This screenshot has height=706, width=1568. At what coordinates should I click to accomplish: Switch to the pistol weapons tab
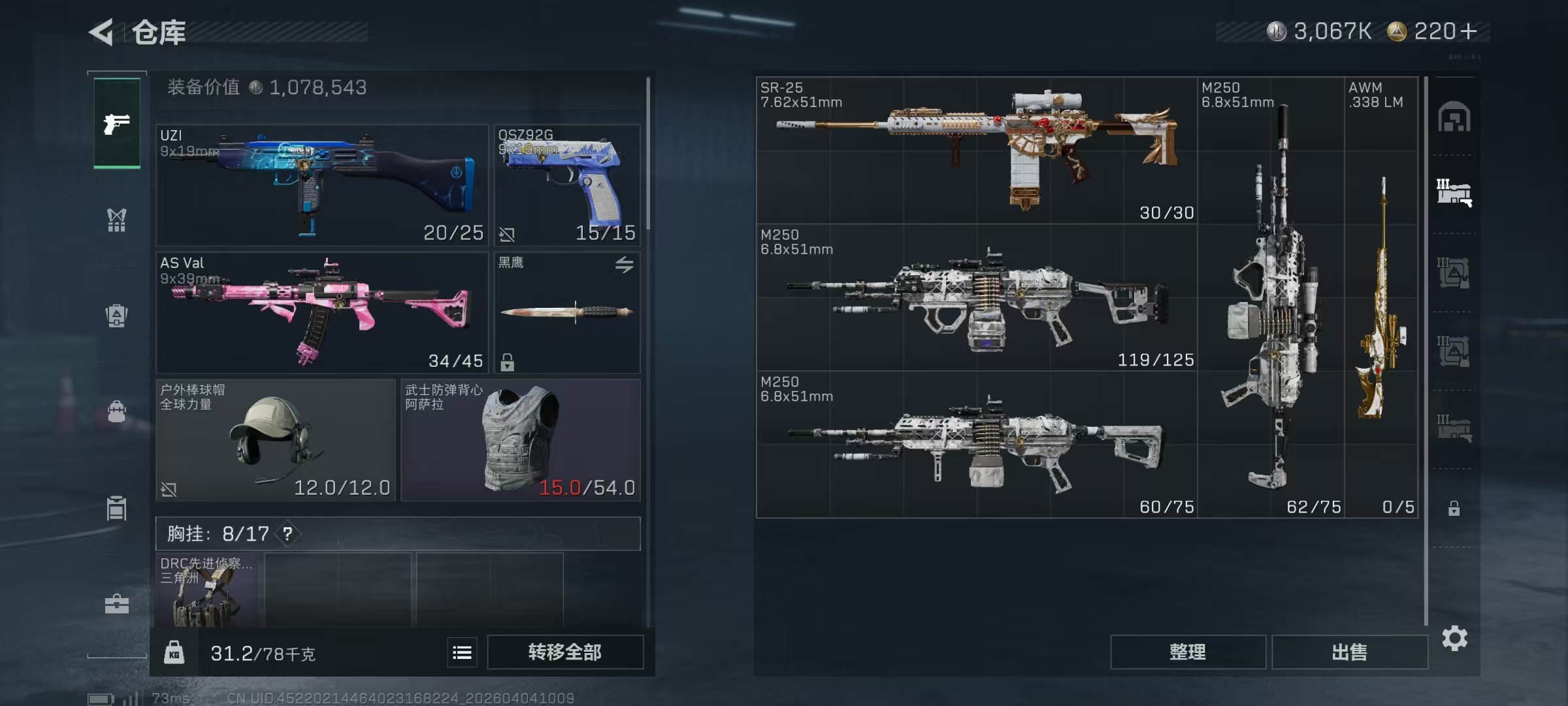click(x=117, y=124)
